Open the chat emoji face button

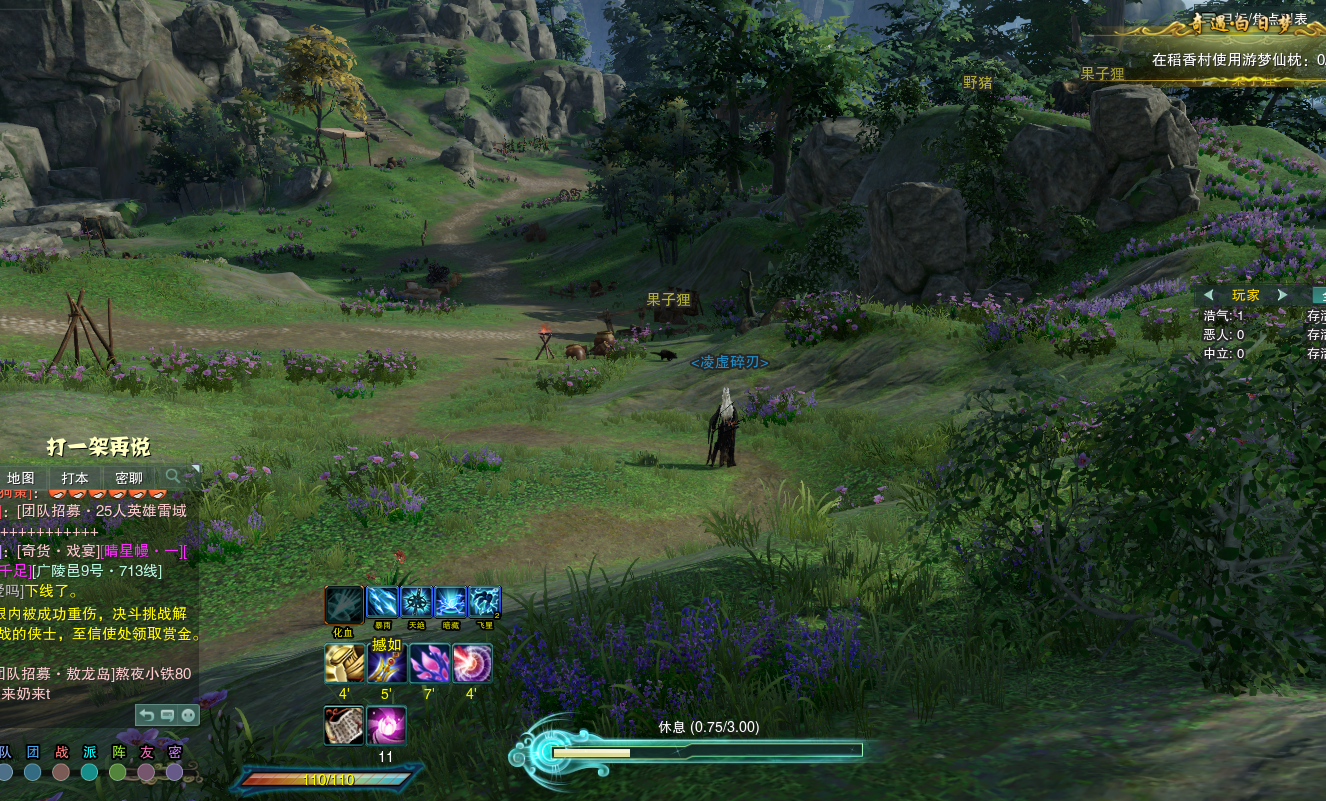click(188, 715)
